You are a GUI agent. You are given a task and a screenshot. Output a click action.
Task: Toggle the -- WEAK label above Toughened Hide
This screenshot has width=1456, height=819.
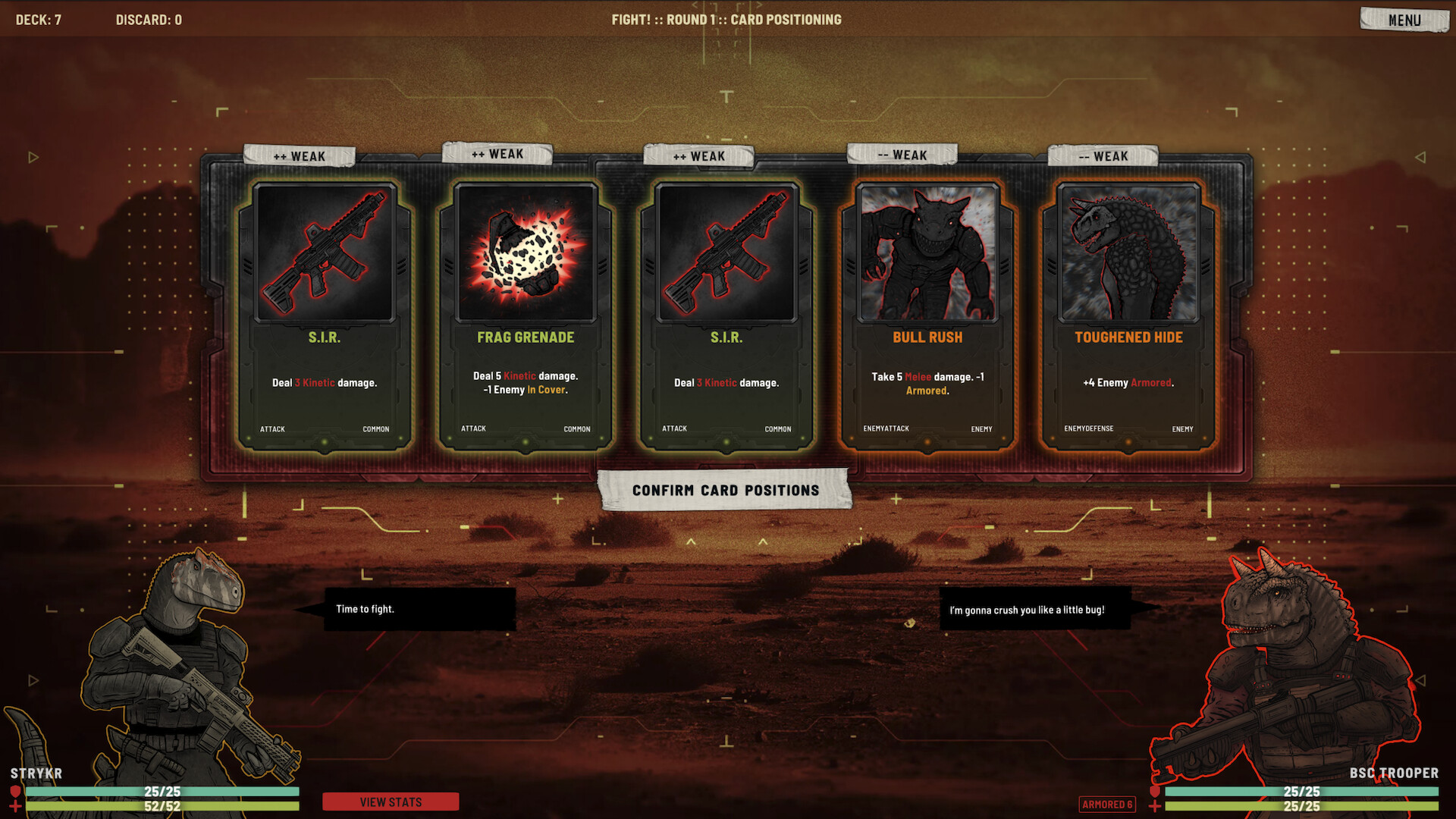tap(1101, 156)
